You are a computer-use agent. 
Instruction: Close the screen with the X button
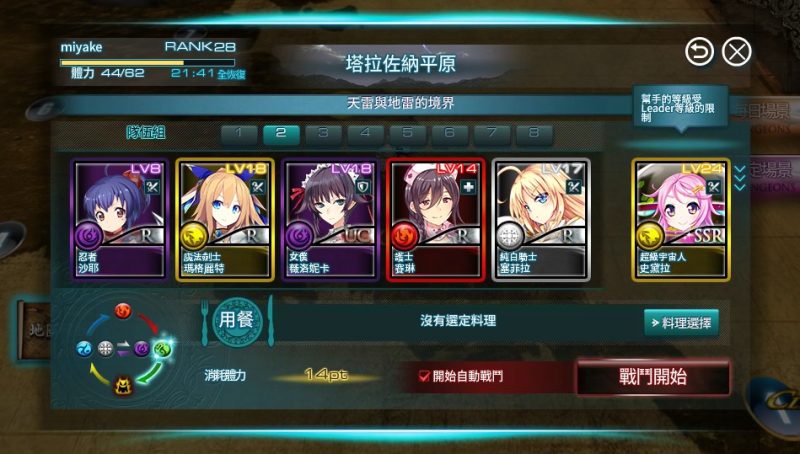(736, 51)
